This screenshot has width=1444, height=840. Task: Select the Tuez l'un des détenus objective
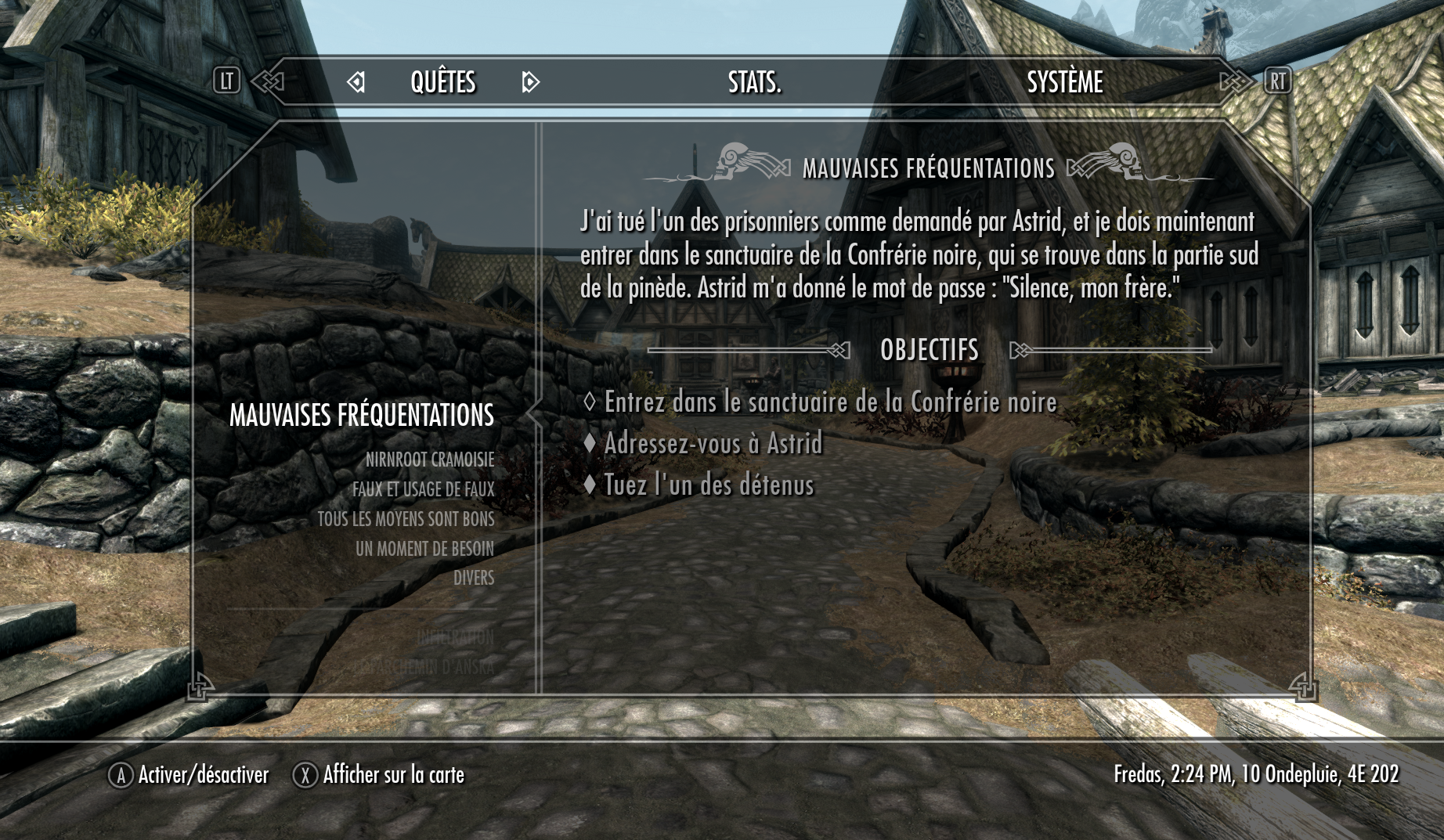[709, 485]
